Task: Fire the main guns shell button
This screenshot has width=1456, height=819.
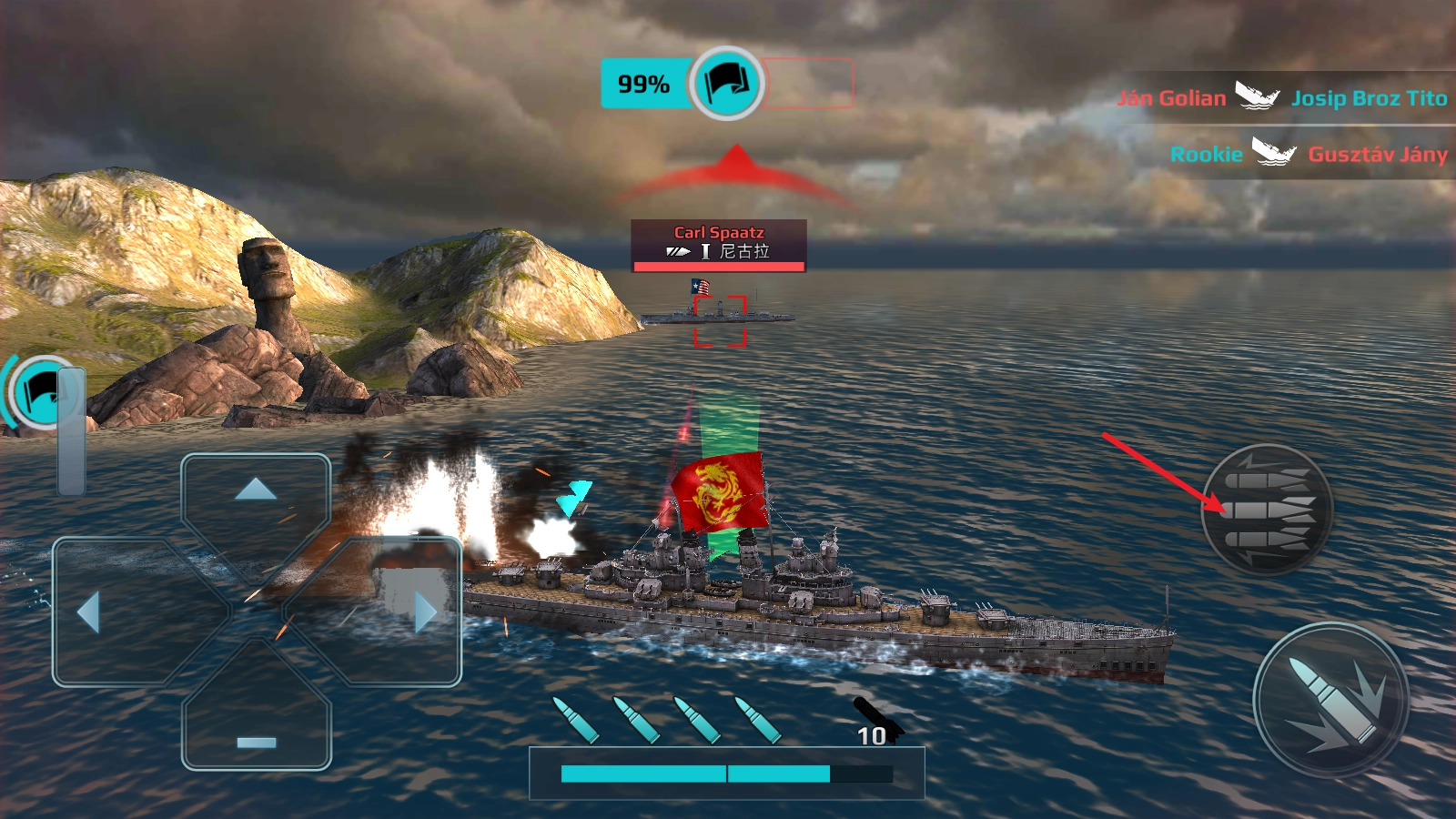Action: [x=1330, y=701]
